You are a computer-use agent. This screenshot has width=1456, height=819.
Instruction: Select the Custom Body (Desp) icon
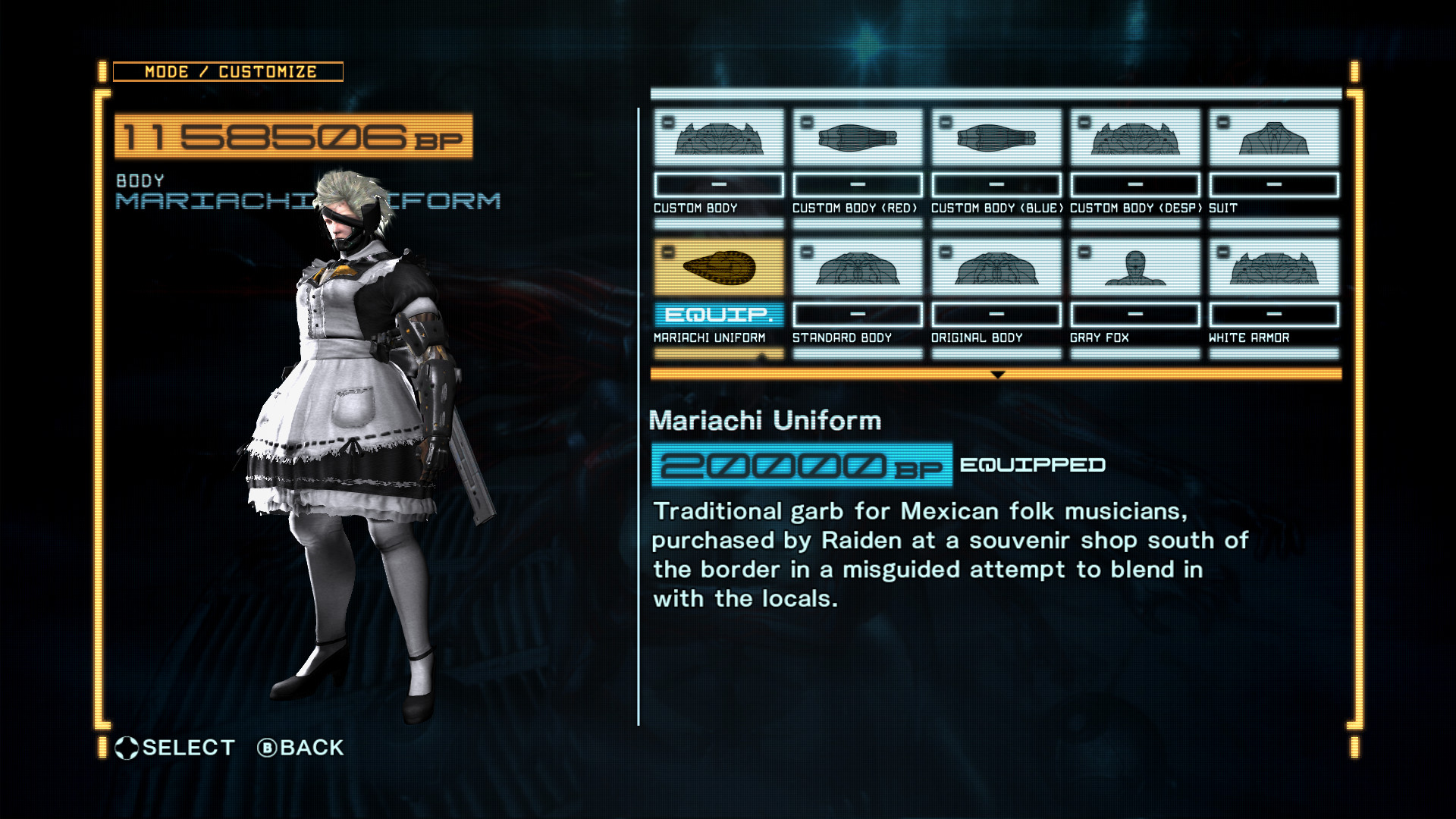pos(1134,138)
